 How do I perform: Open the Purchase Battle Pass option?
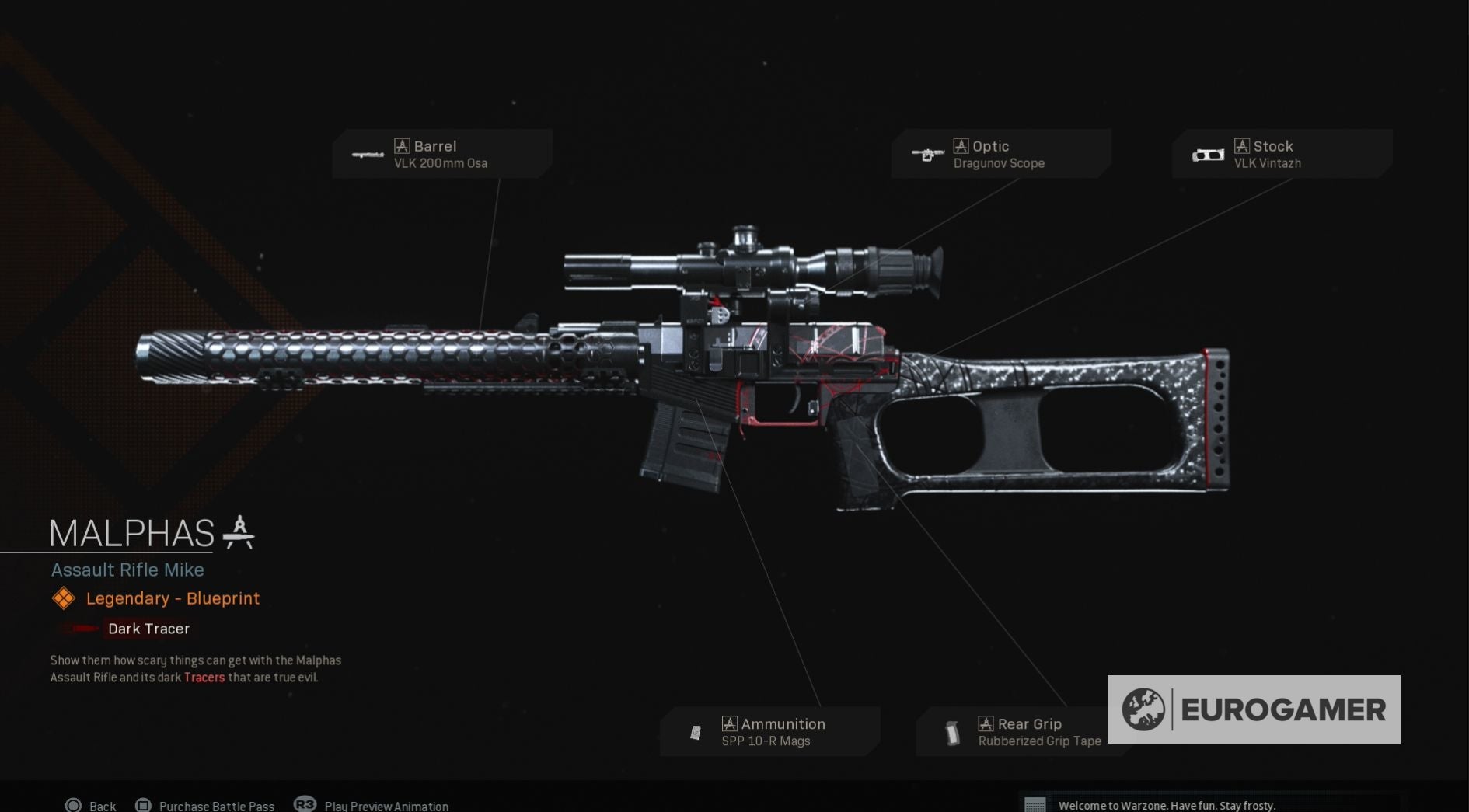click(205, 805)
